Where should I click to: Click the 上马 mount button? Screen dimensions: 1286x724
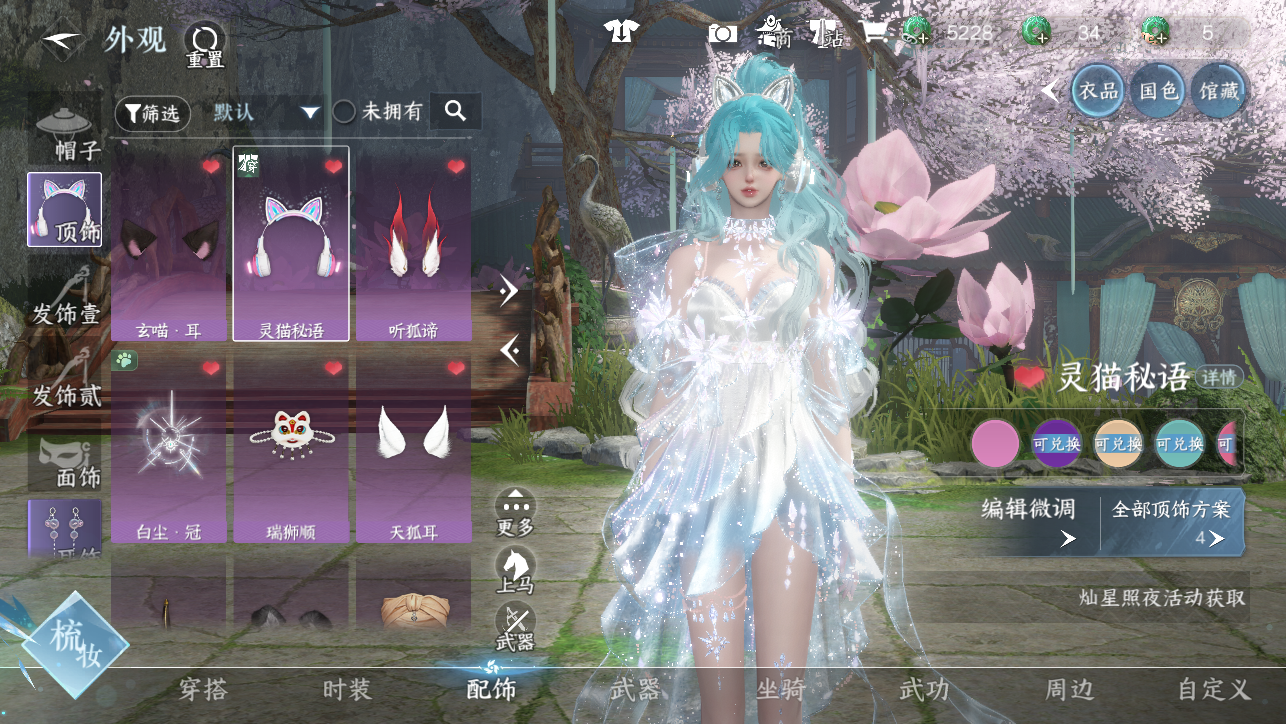(x=515, y=568)
